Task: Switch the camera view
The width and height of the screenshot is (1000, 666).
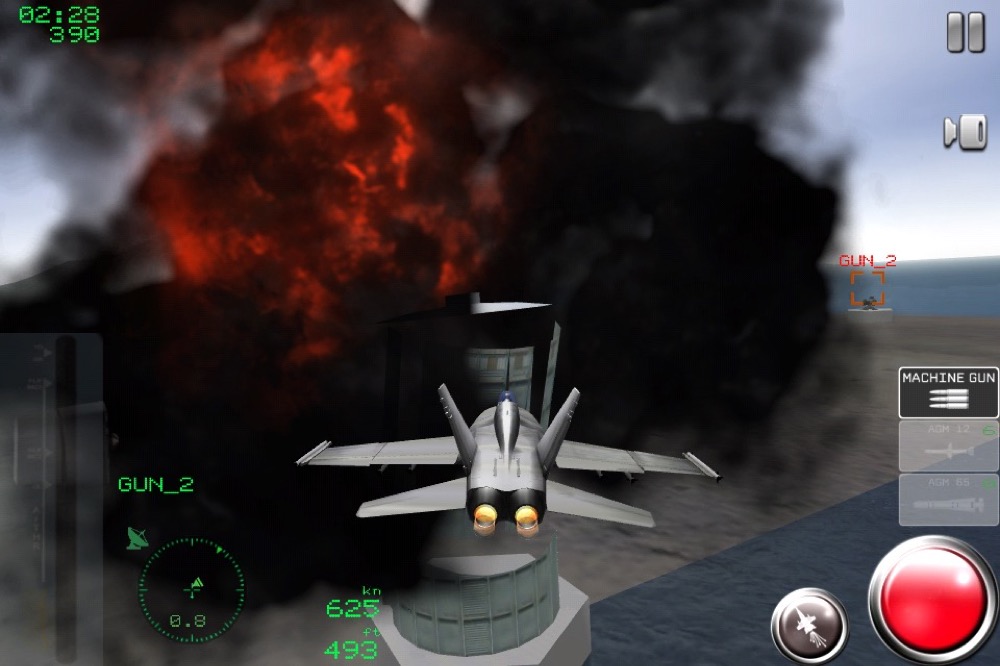Action: (965, 132)
